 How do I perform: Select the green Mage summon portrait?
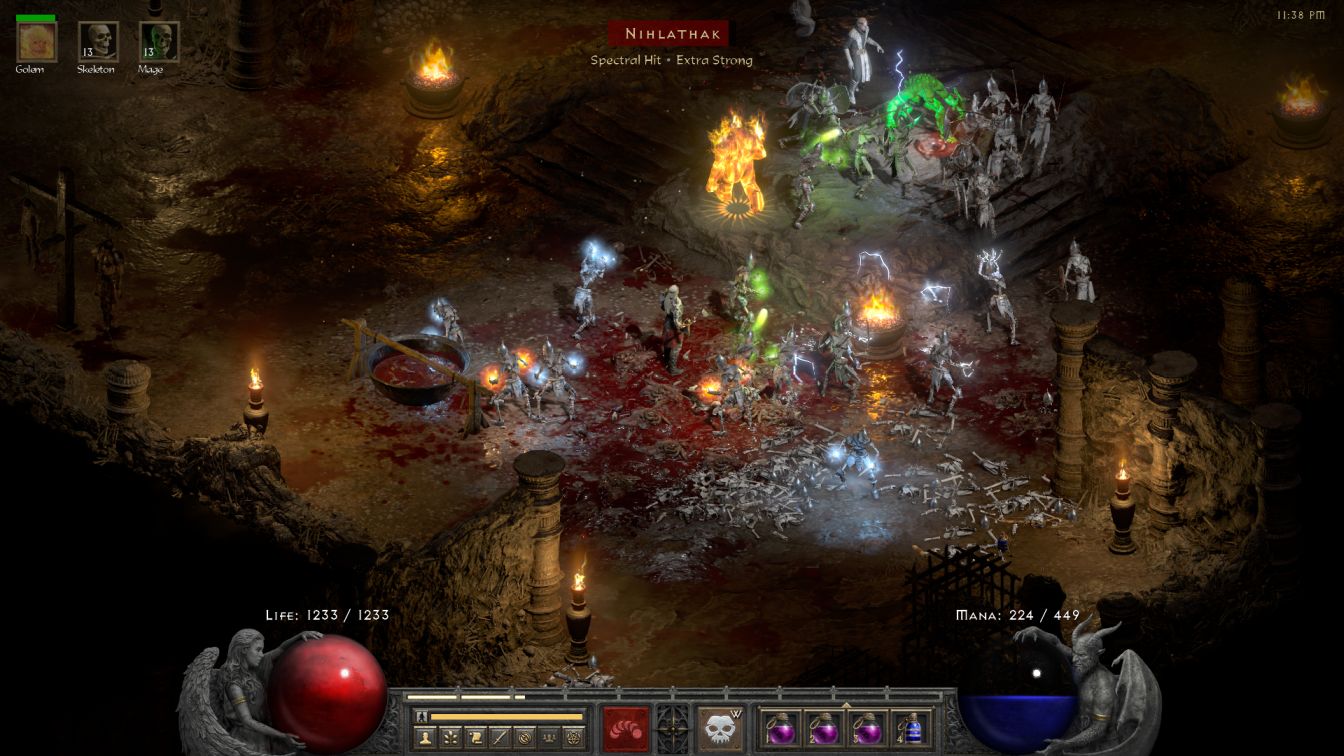click(158, 41)
